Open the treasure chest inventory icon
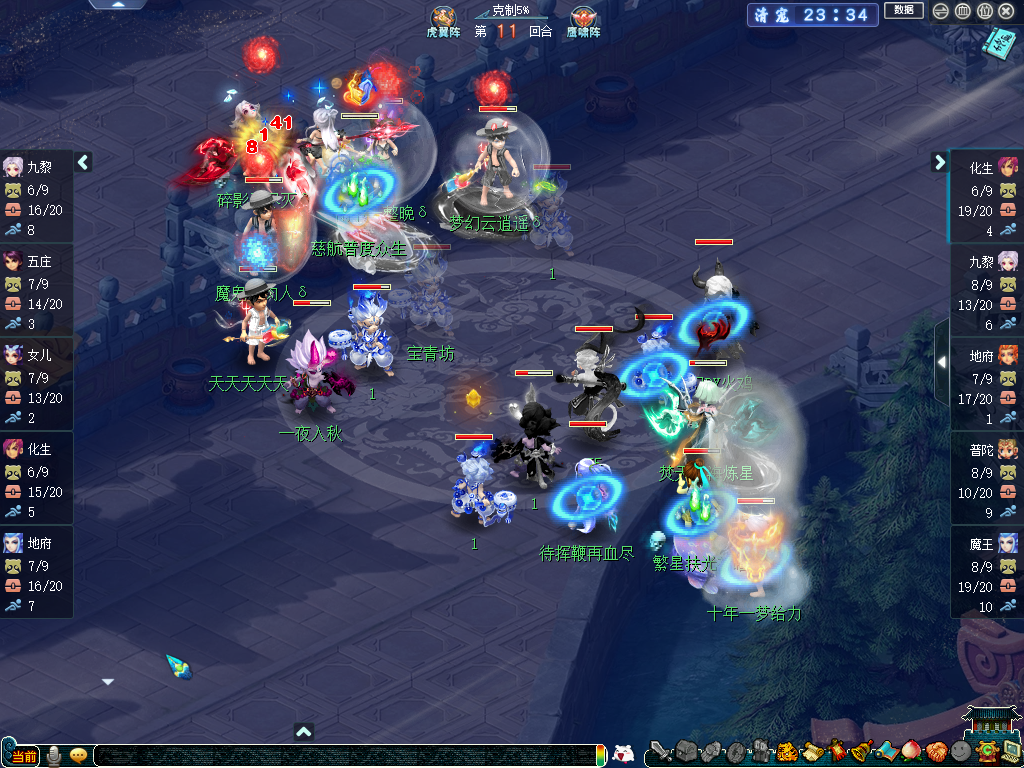 (x=685, y=751)
